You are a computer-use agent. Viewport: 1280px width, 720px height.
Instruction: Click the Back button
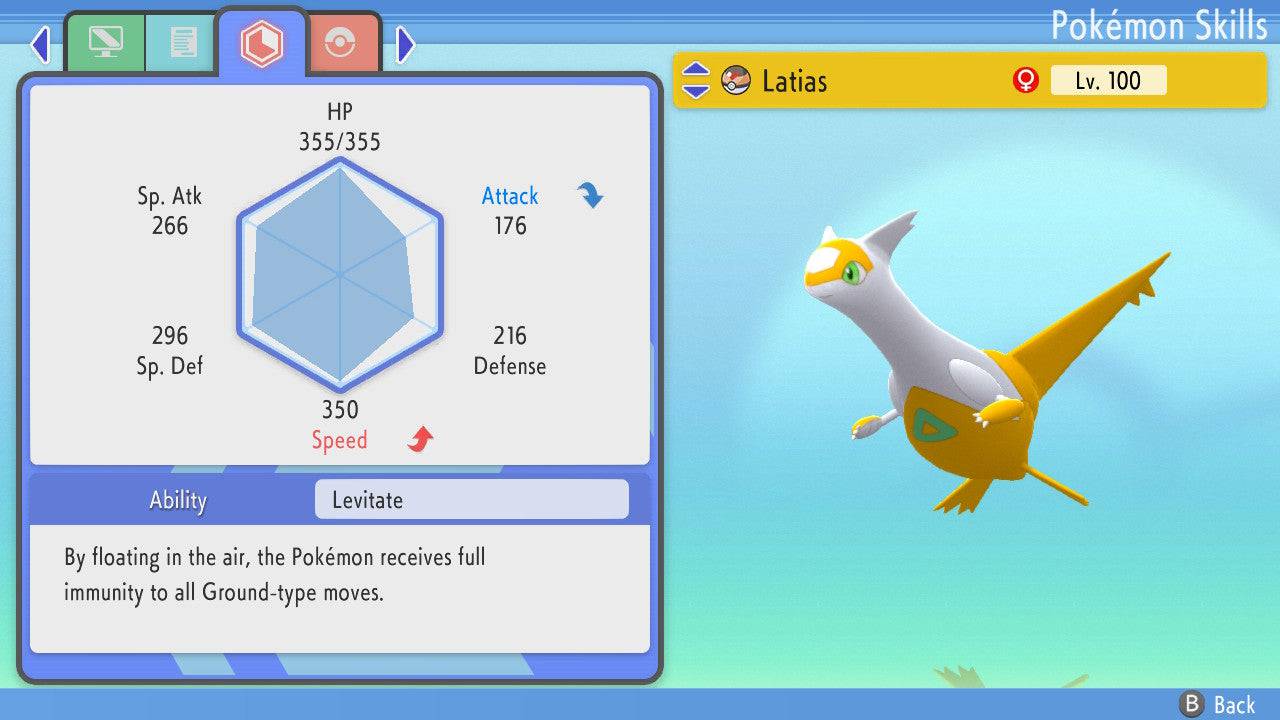(1216, 704)
